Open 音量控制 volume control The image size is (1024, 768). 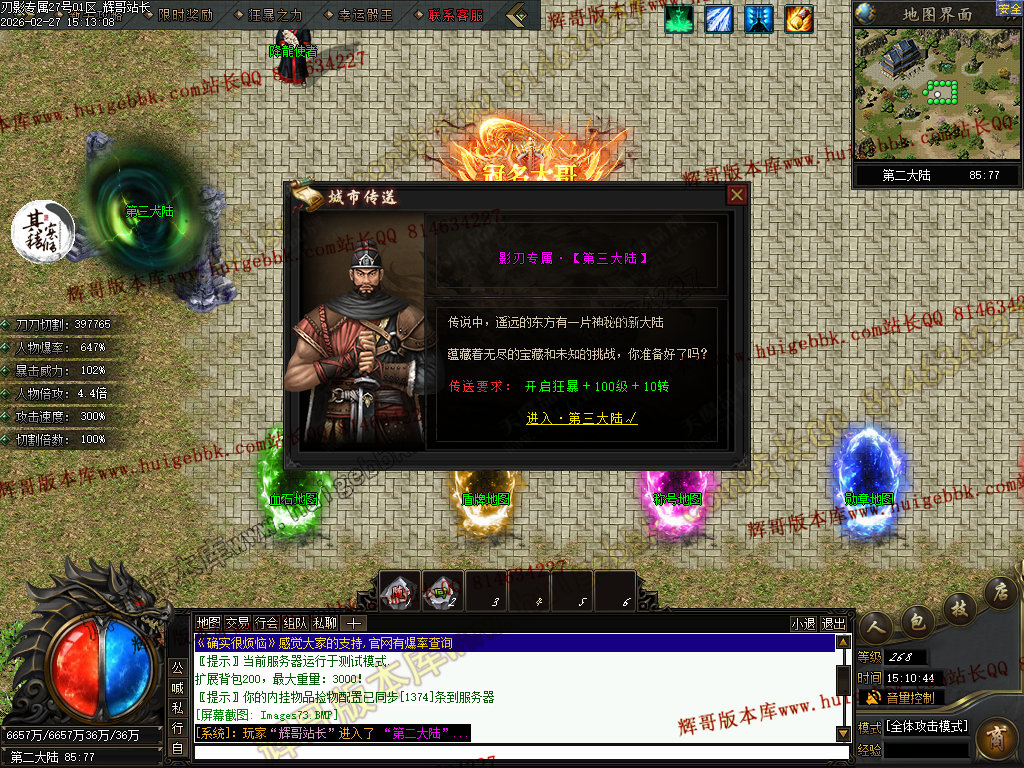coord(905,697)
